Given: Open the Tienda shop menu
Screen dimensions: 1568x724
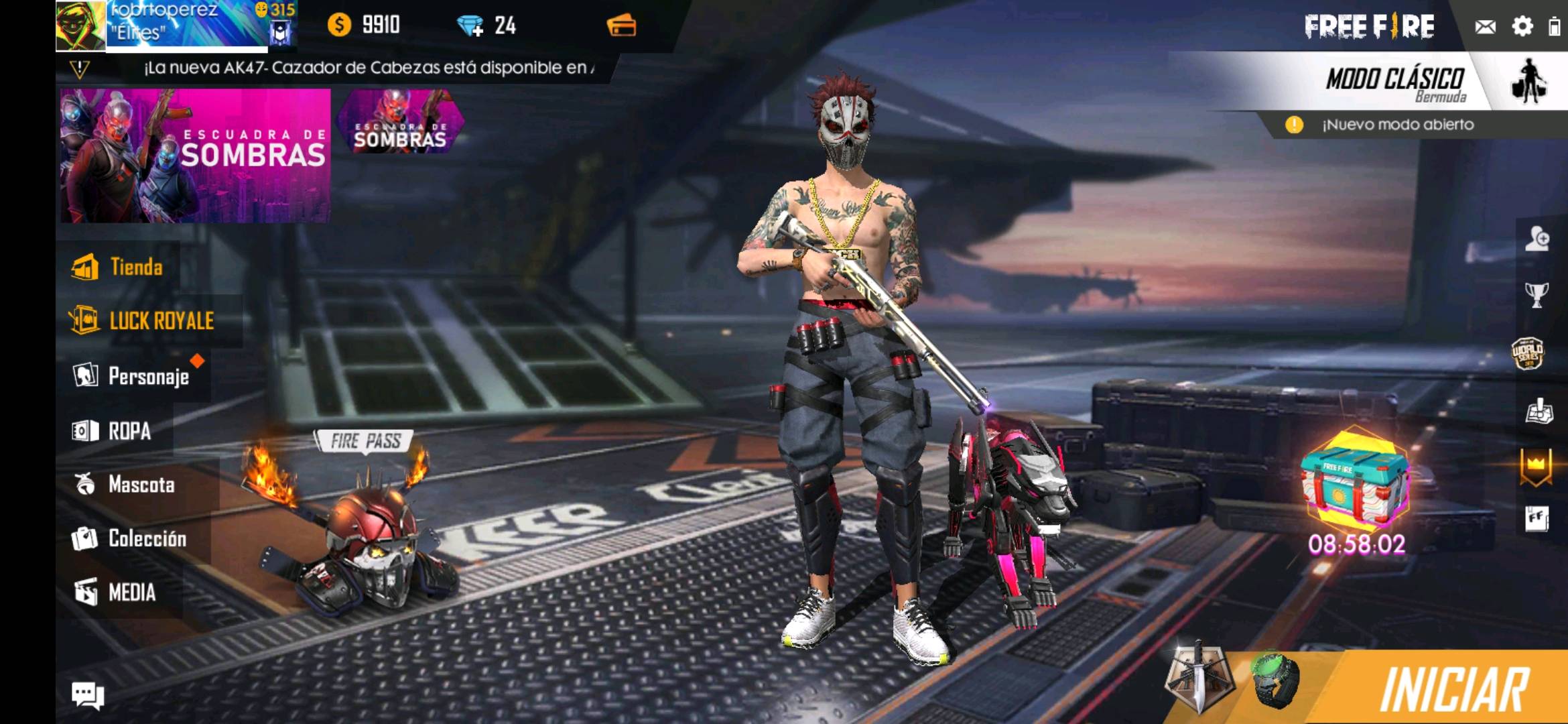Looking at the screenshot, I should 119,267.
